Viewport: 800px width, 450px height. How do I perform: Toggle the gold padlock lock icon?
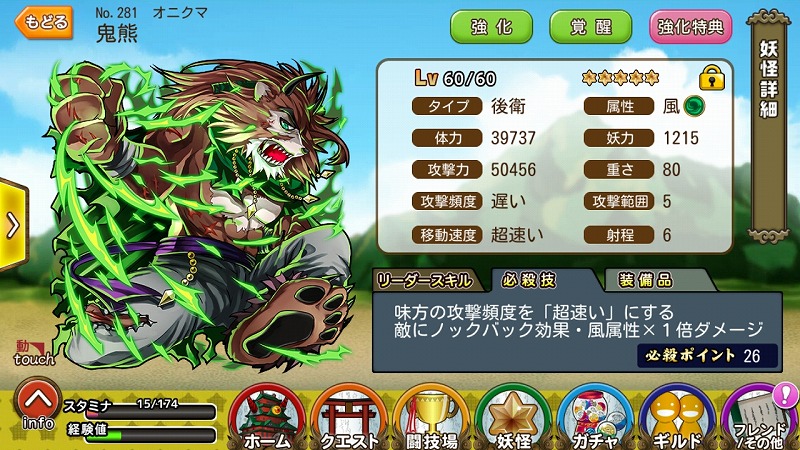711,78
